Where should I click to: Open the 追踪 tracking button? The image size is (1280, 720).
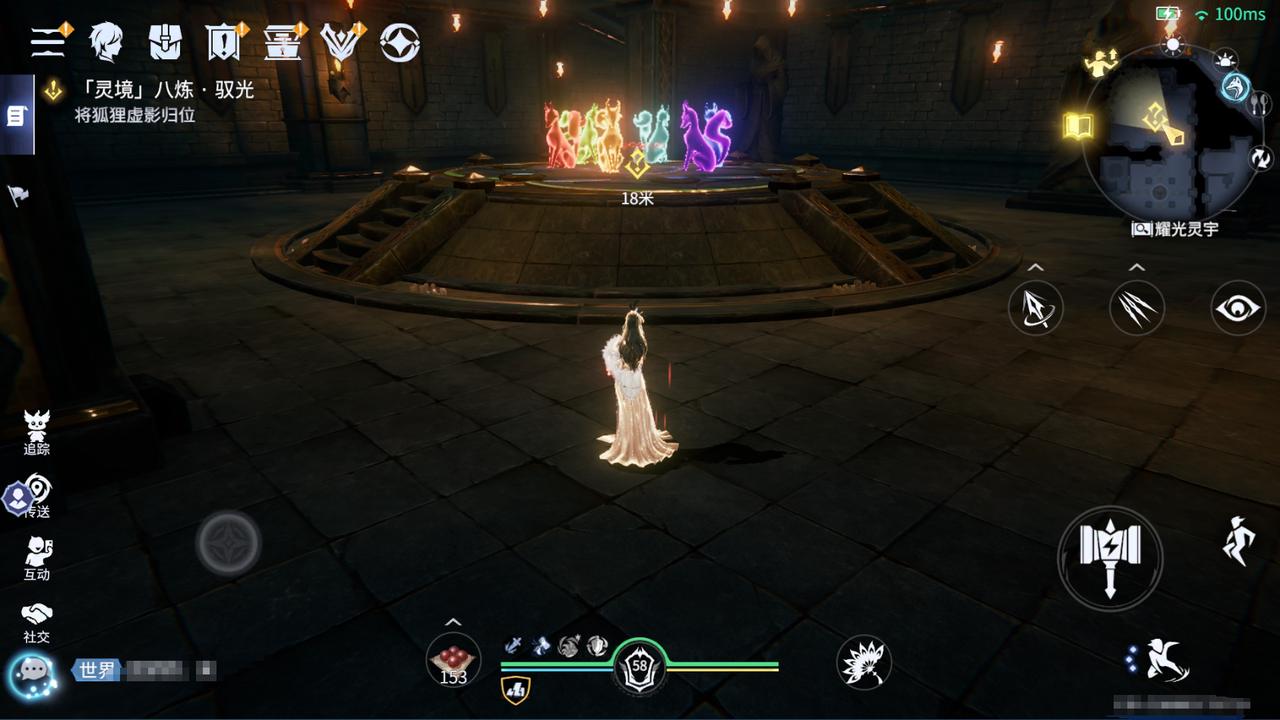point(37,432)
